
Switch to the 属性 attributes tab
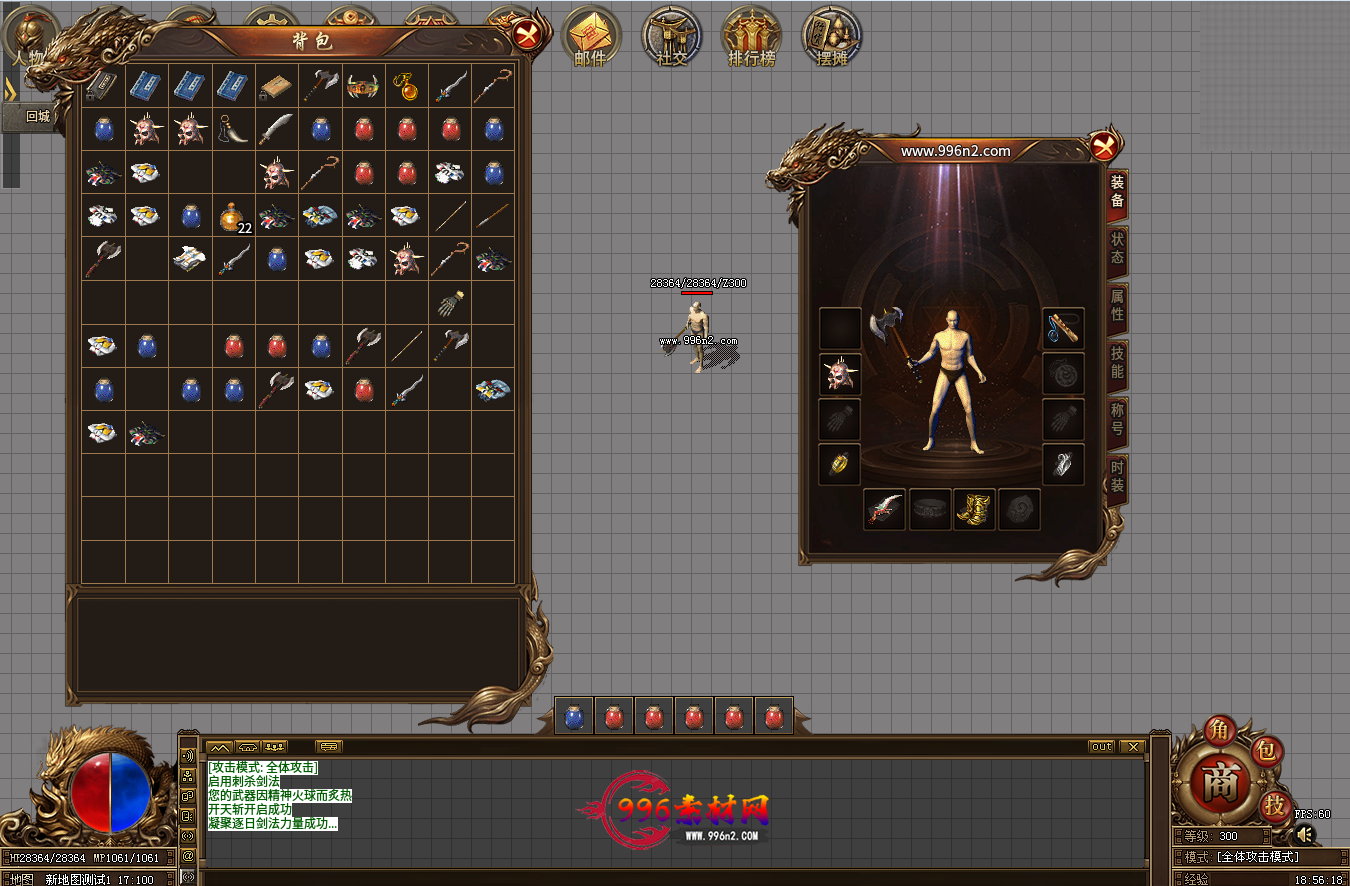pos(1117,306)
